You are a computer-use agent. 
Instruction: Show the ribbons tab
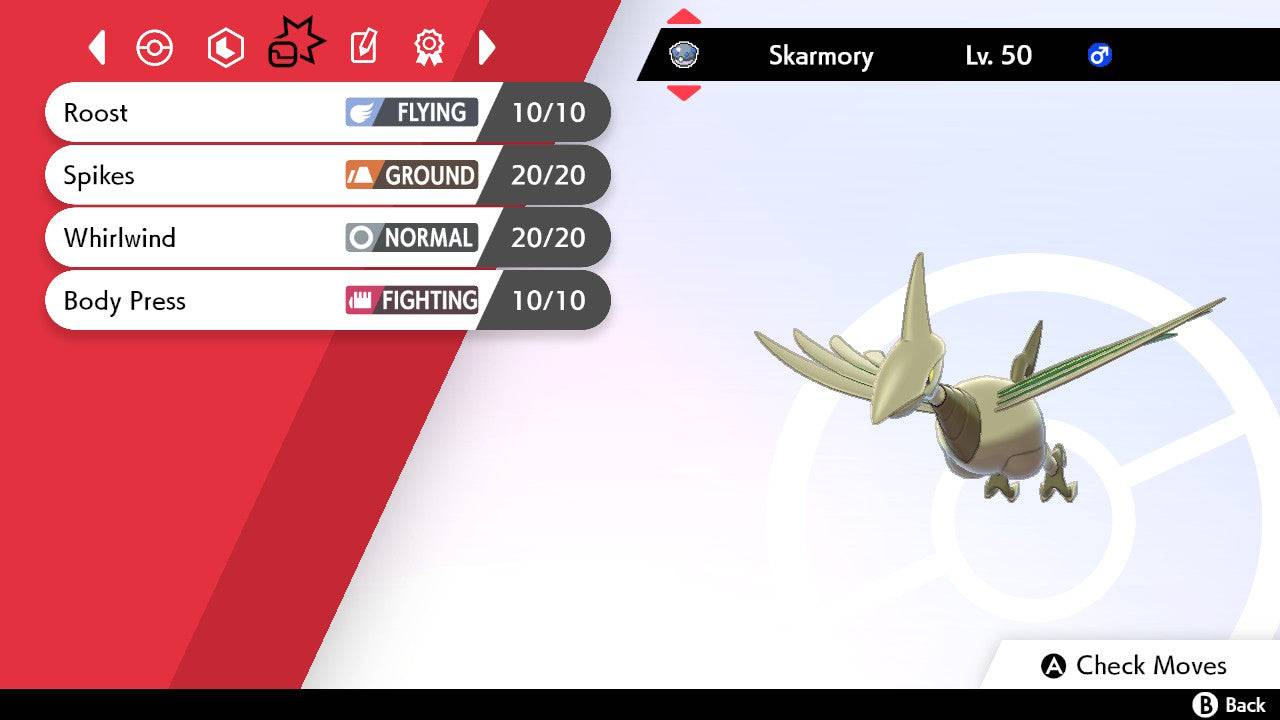tap(429, 47)
